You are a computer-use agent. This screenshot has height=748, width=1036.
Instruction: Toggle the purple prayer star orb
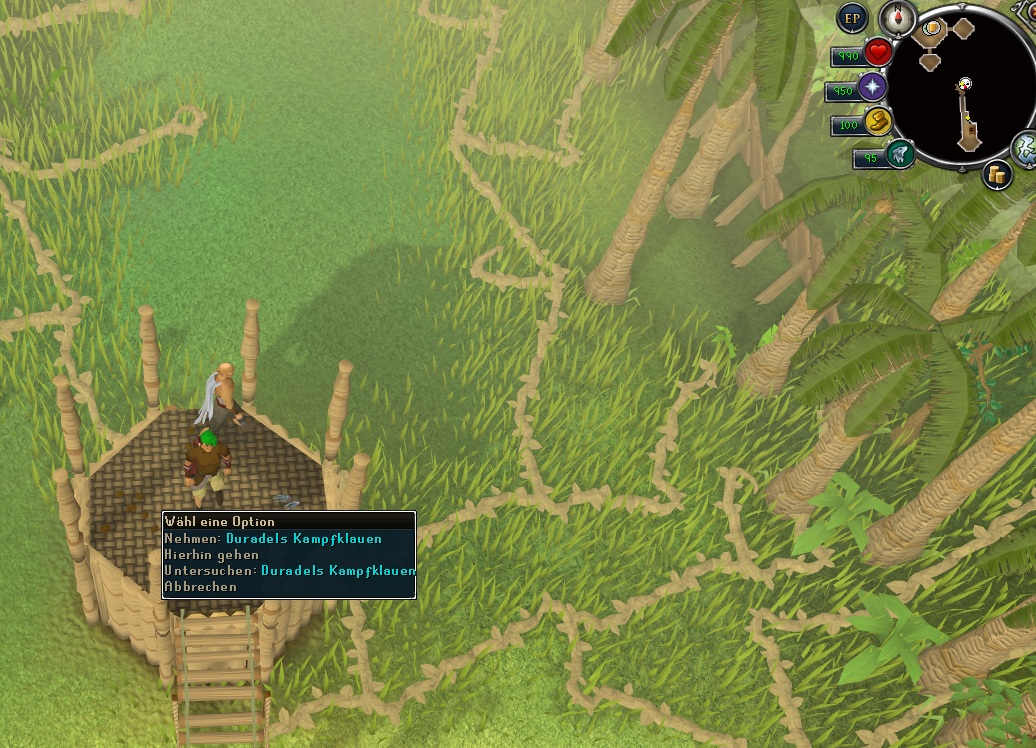pyautogui.click(x=873, y=88)
